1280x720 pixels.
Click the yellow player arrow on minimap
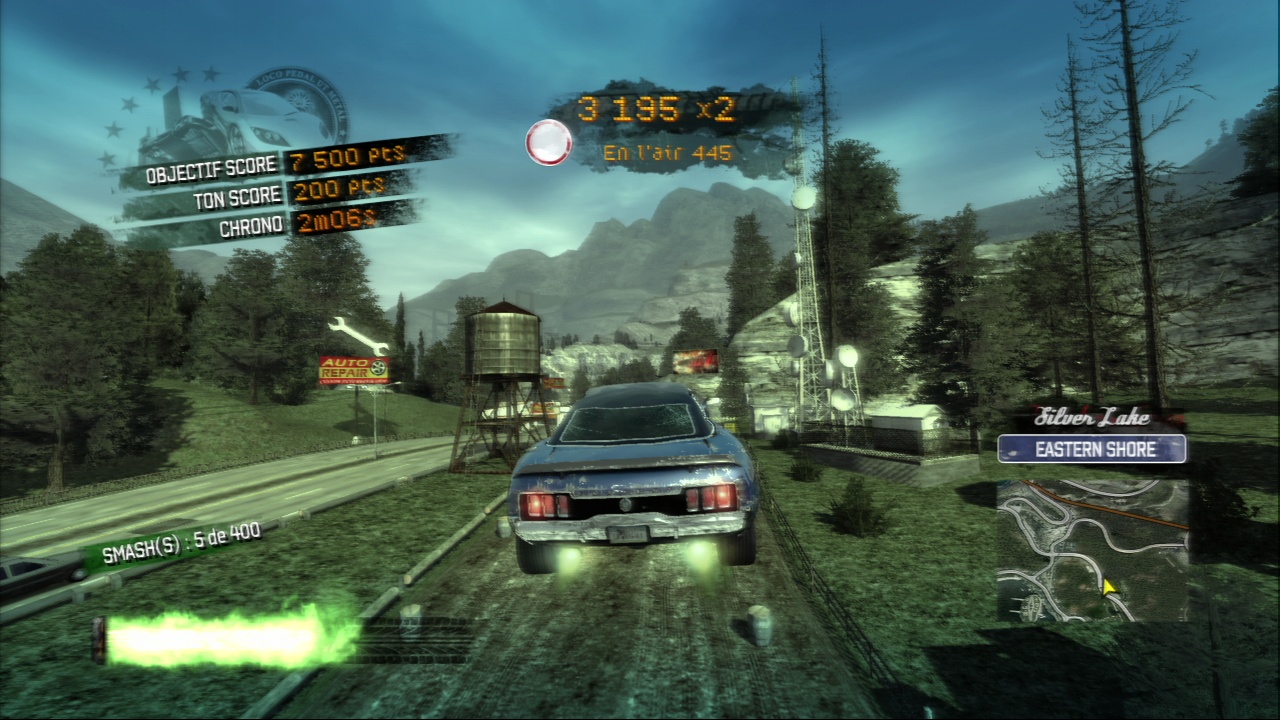click(x=1108, y=589)
